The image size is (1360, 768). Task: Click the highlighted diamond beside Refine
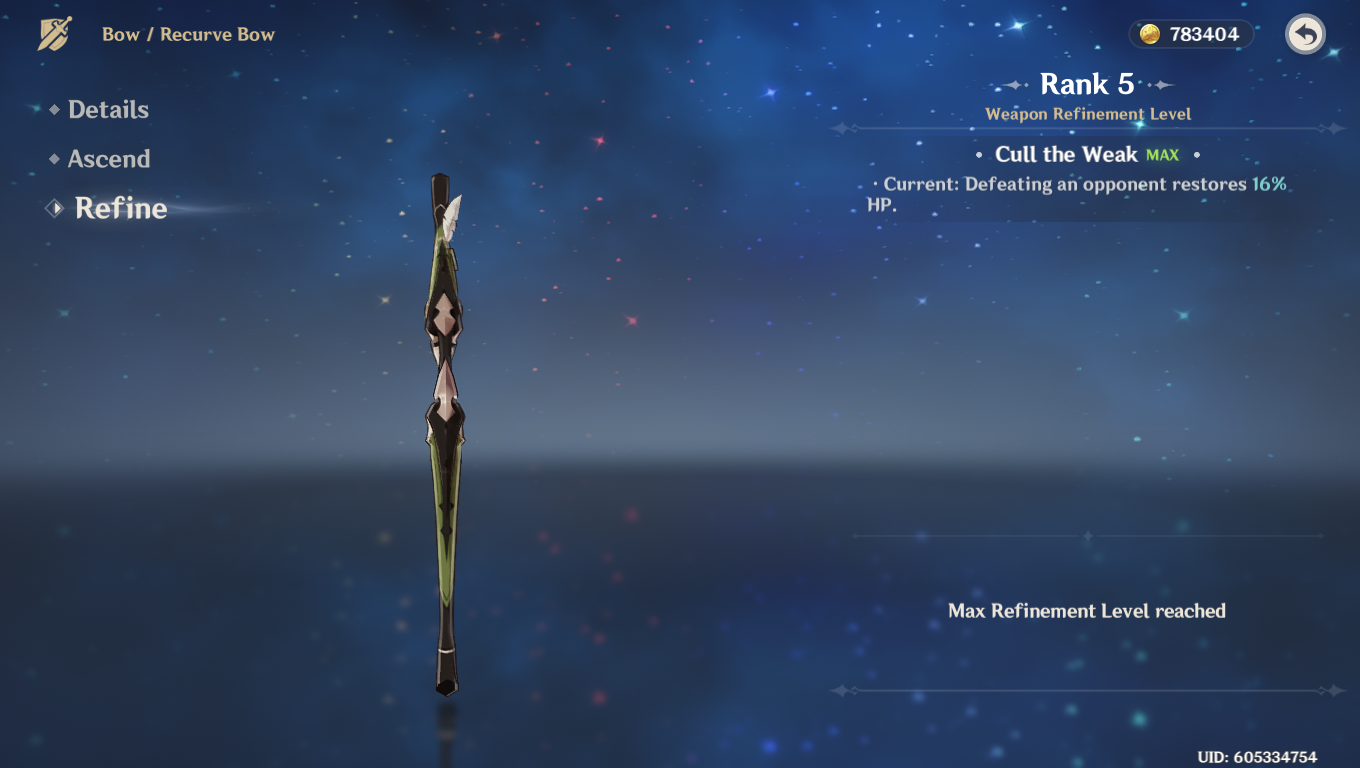[52, 208]
